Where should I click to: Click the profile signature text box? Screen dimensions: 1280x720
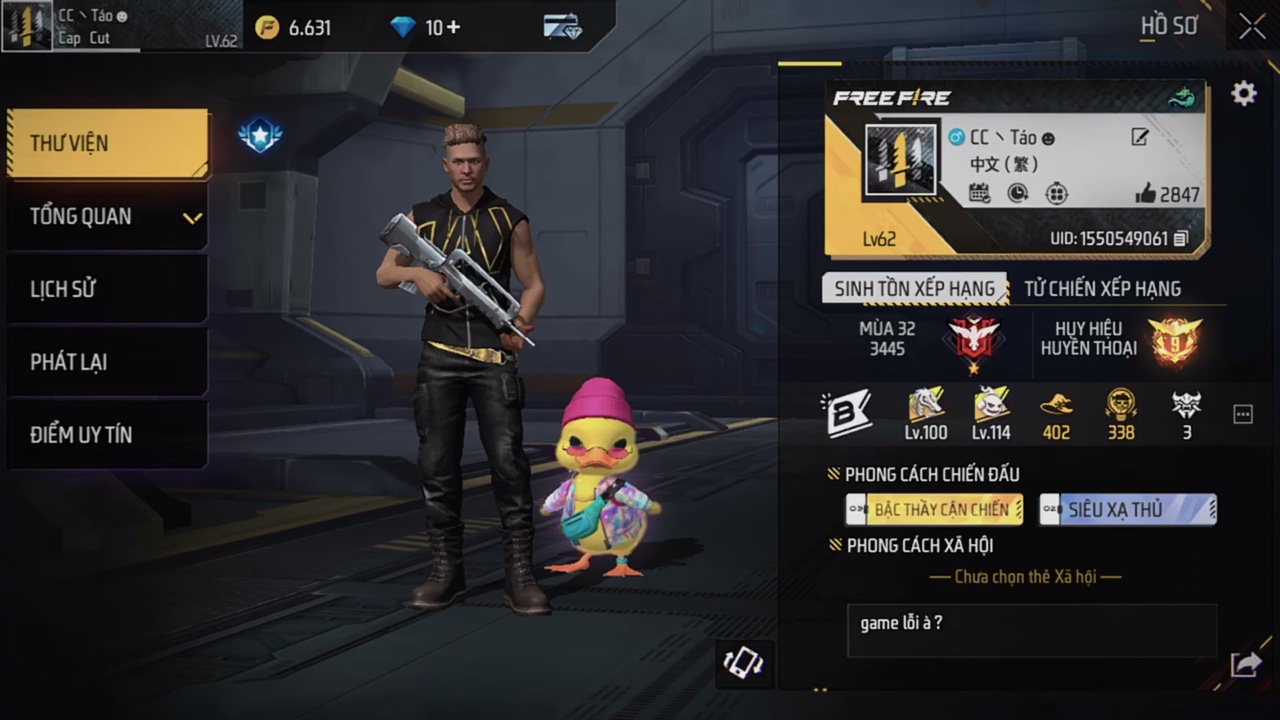(x=1031, y=631)
